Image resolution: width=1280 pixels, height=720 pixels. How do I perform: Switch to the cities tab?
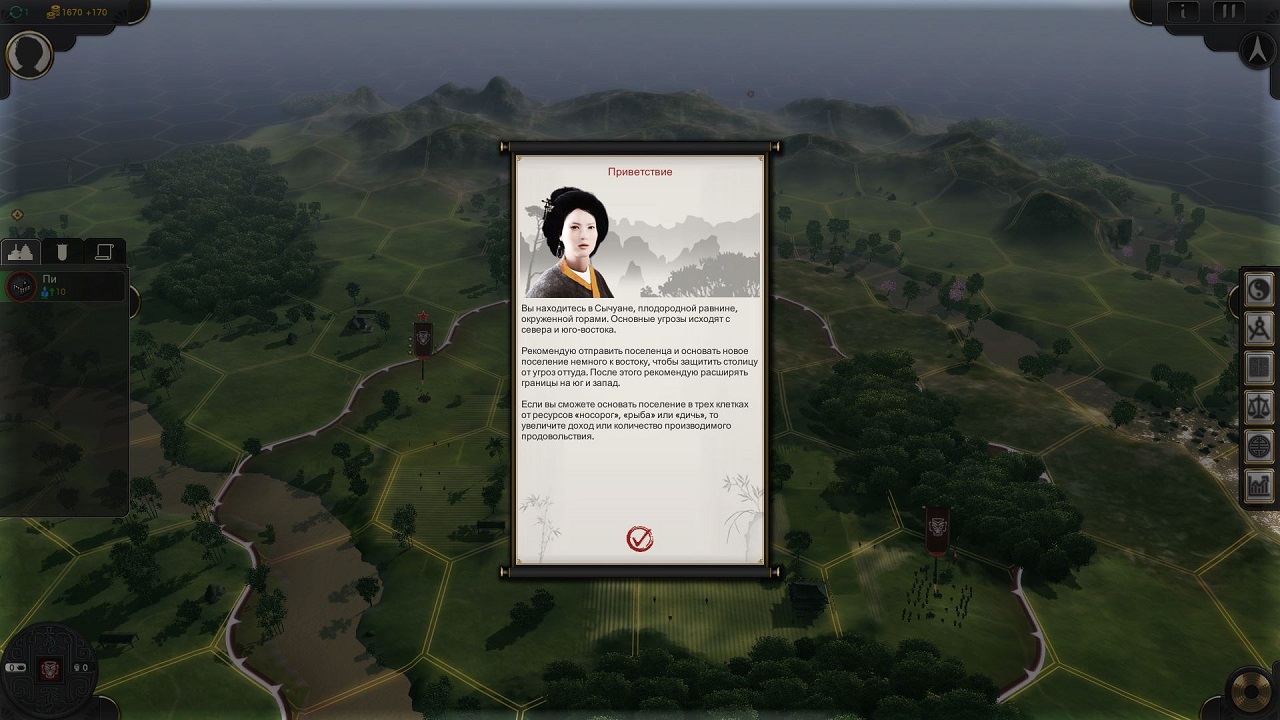(x=21, y=252)
